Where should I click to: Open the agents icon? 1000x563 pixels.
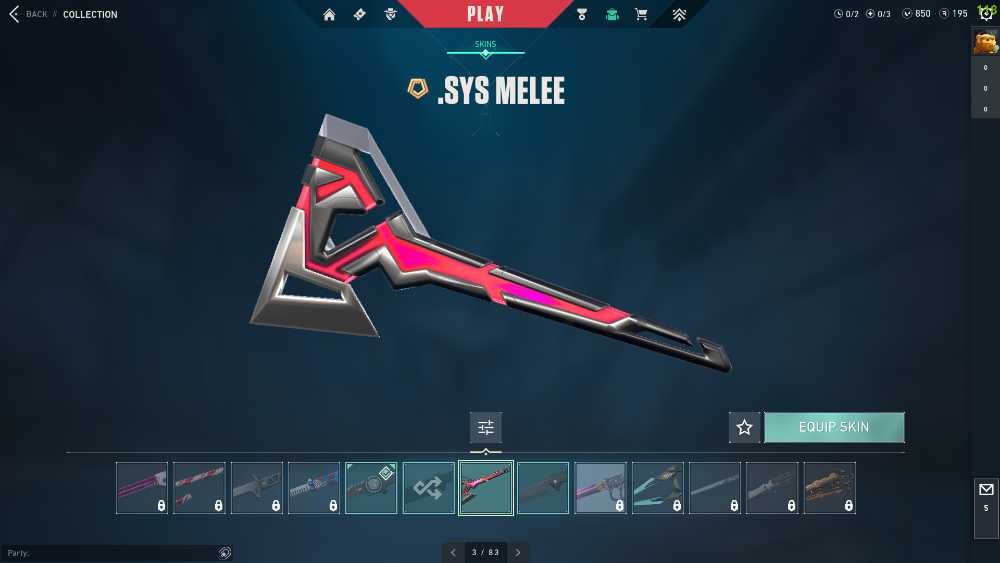[390, 15]
